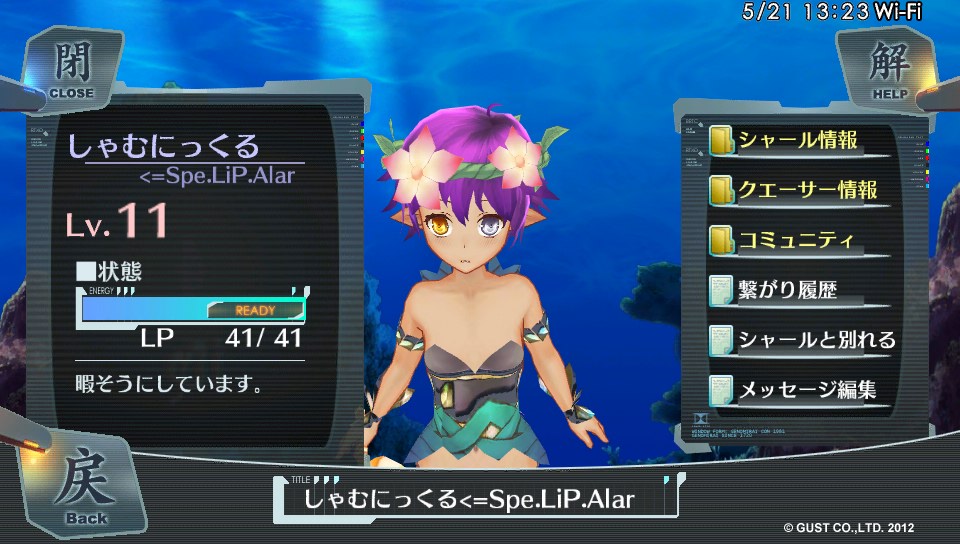
Task: Open メッセージ編集 to edit message
Action: [805, 390]
